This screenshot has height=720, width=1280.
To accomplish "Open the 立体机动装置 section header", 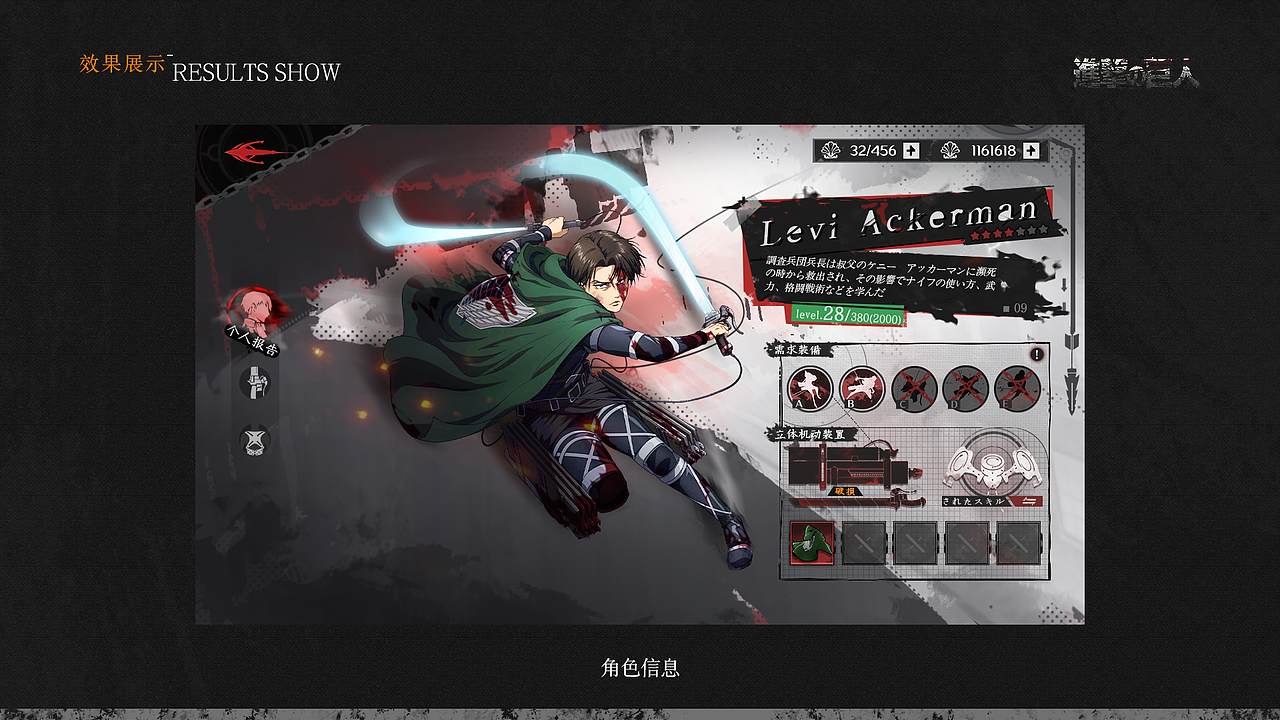I will (x=810, y=435).
